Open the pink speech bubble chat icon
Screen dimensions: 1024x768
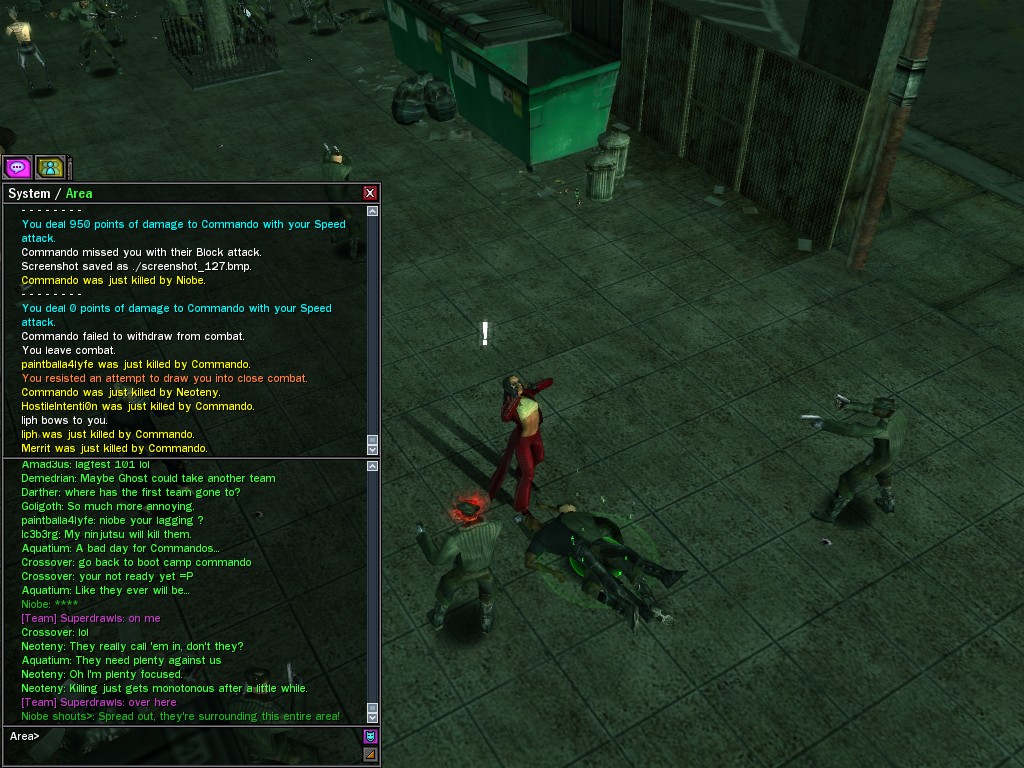[x=18, y=167]
